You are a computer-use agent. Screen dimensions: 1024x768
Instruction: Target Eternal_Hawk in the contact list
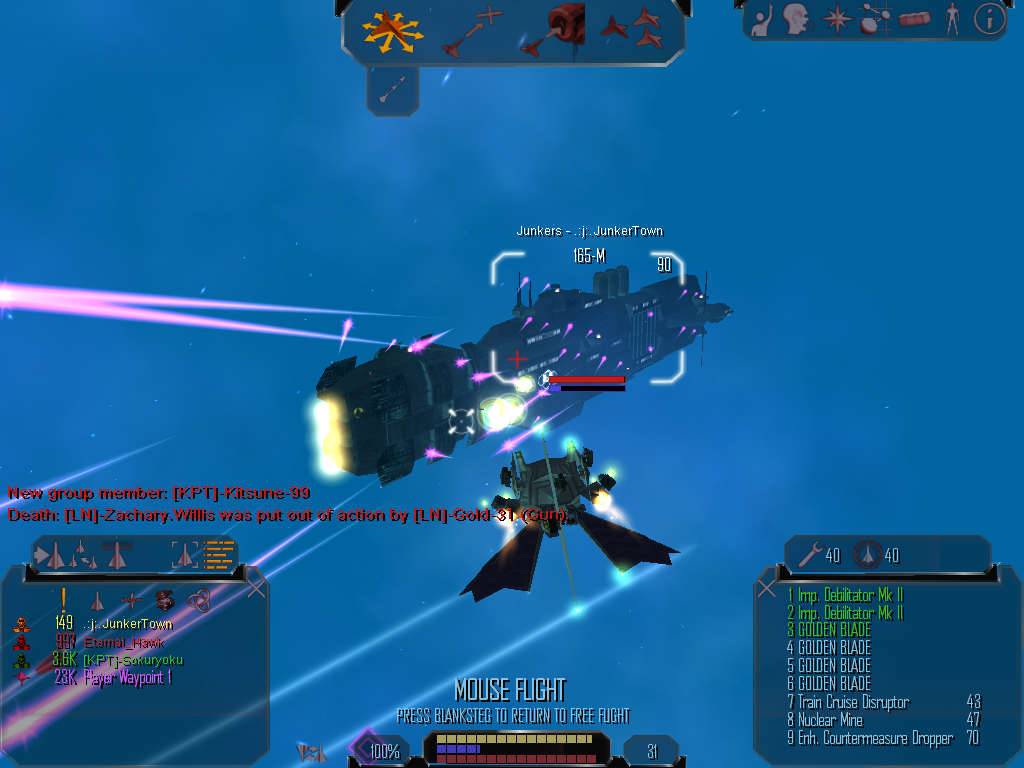click(x=124, y=642)
